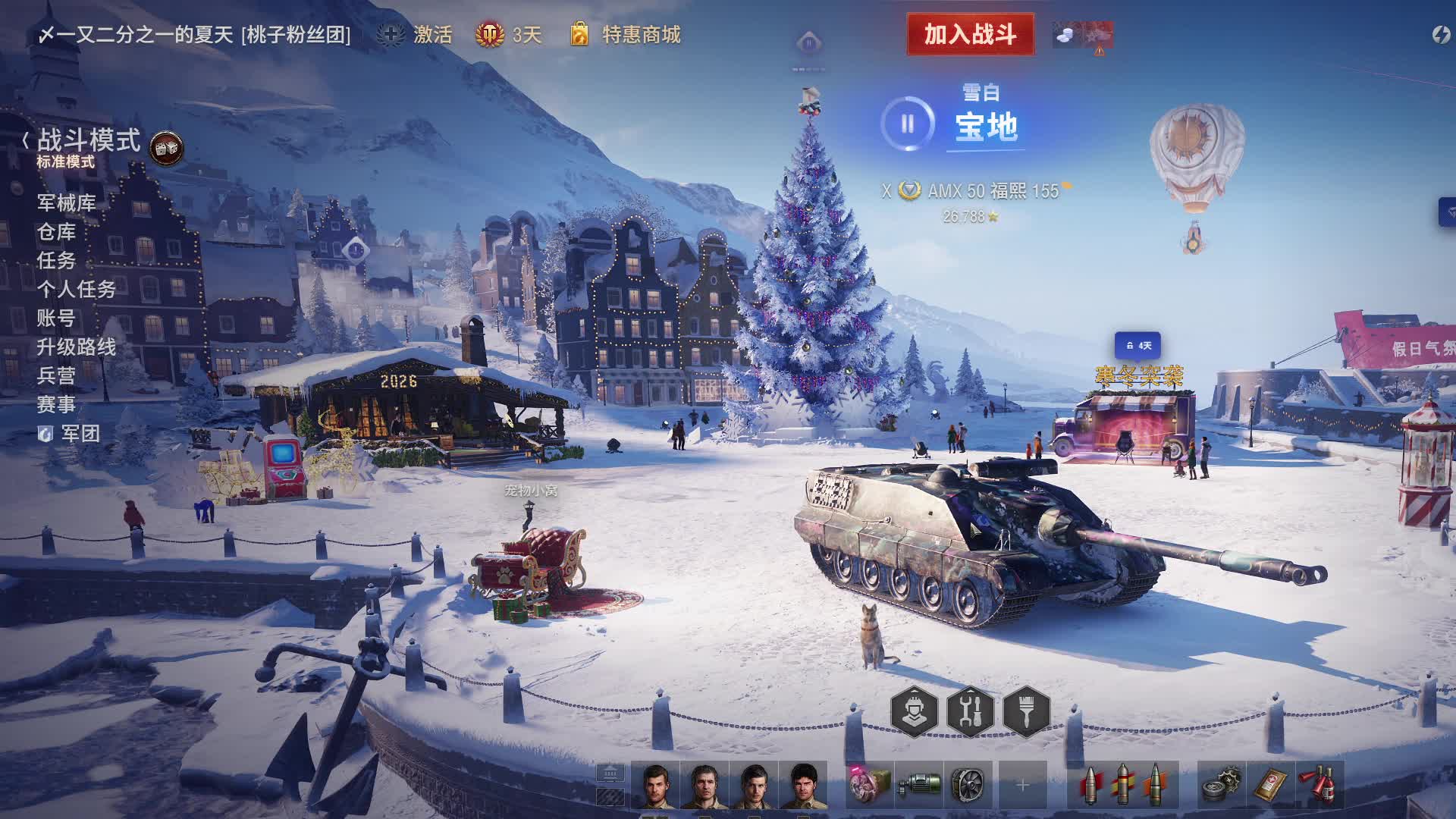Click the red 加入战斗 battle button
This screenshot has height=819, width=1456.
pos(970,34)
